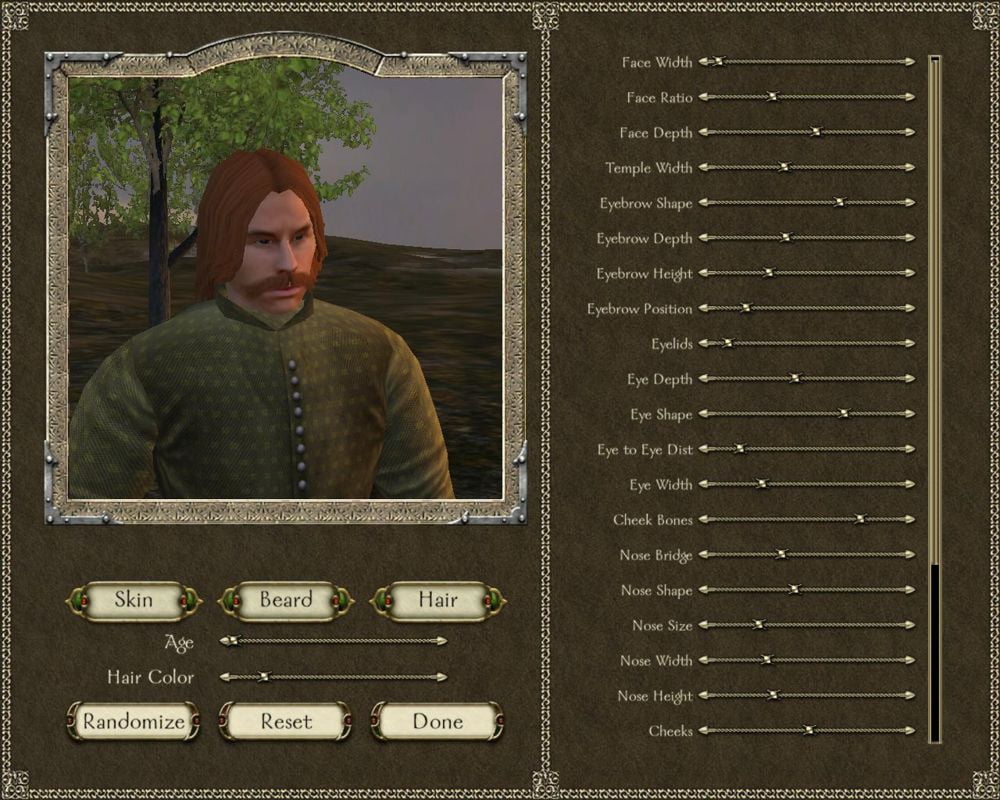The width and height of the screenshot is (1000, 800).
Task: Adjust the Face Width slider
Action: [717, 62]
